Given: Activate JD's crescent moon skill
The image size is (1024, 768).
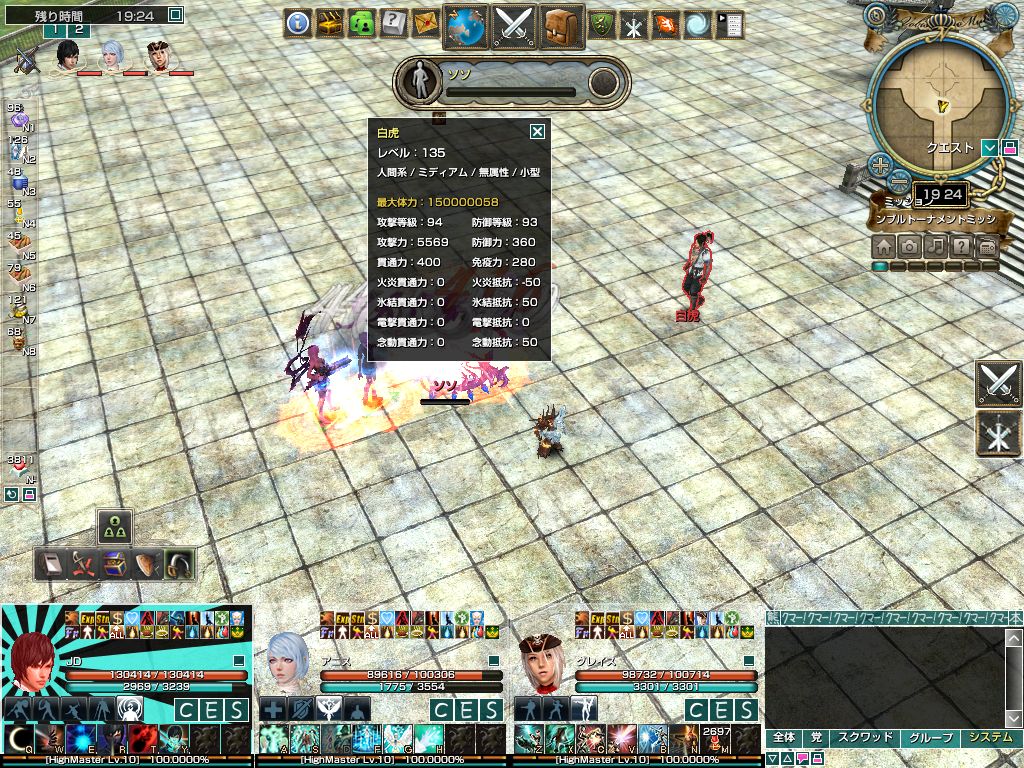Looking at the screenshot, I should coord(18,740).
